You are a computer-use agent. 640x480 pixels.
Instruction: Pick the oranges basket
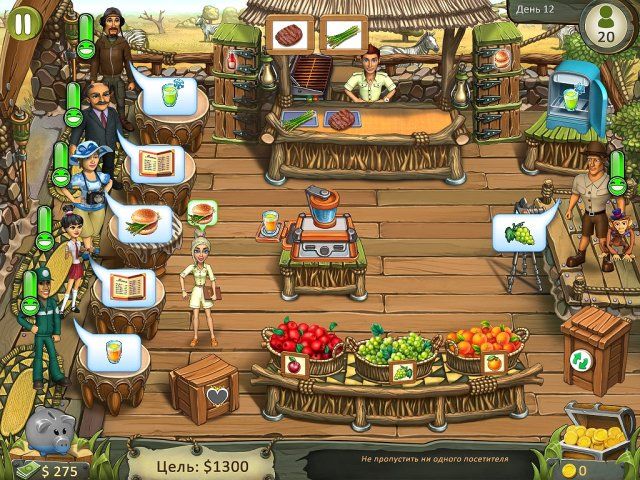[483, 347]
